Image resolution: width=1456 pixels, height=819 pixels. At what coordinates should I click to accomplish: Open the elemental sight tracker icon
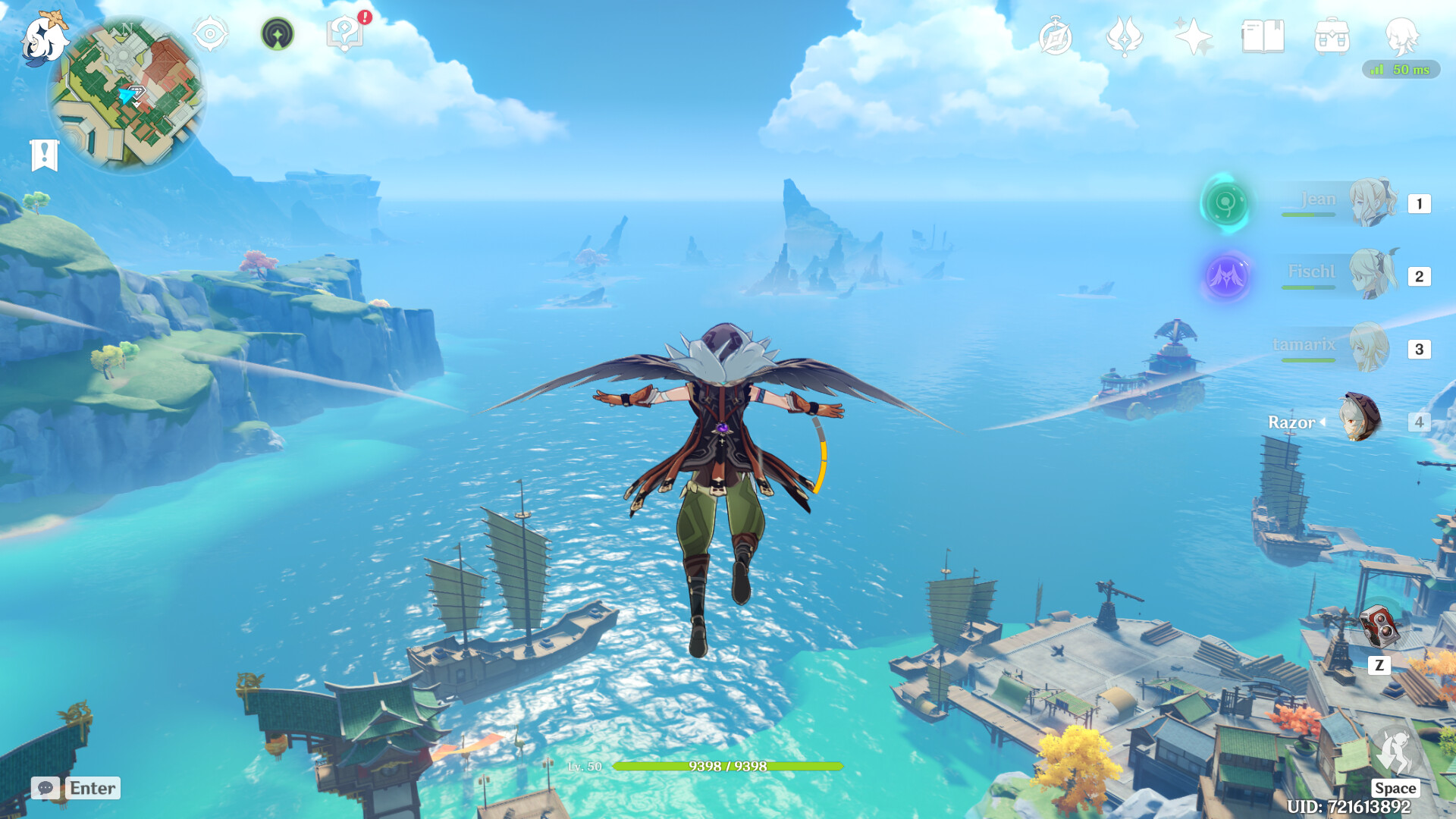(x=278, y=34)
